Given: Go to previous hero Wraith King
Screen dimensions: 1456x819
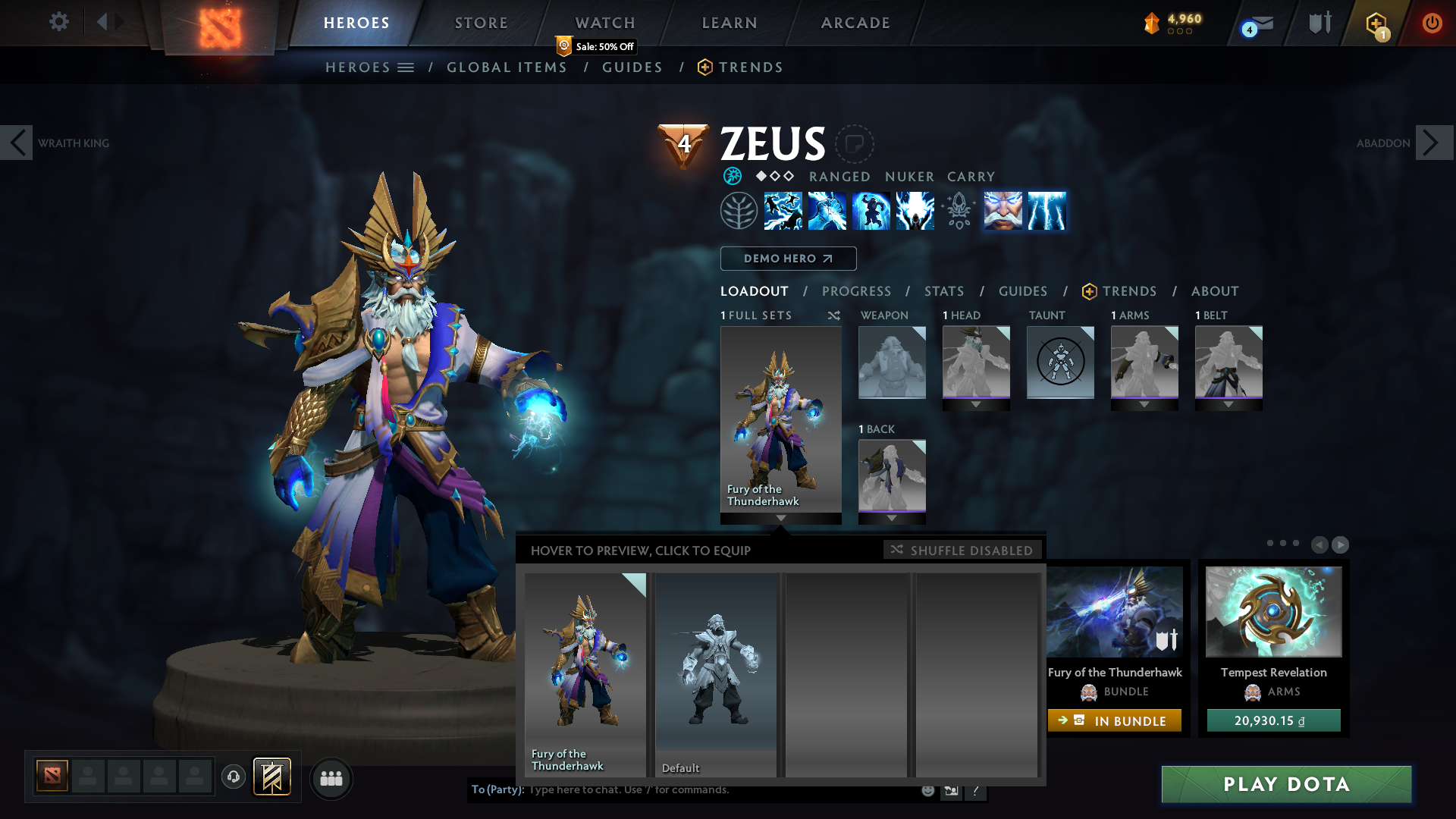Looking at the screenshot, I should point(17,143).
